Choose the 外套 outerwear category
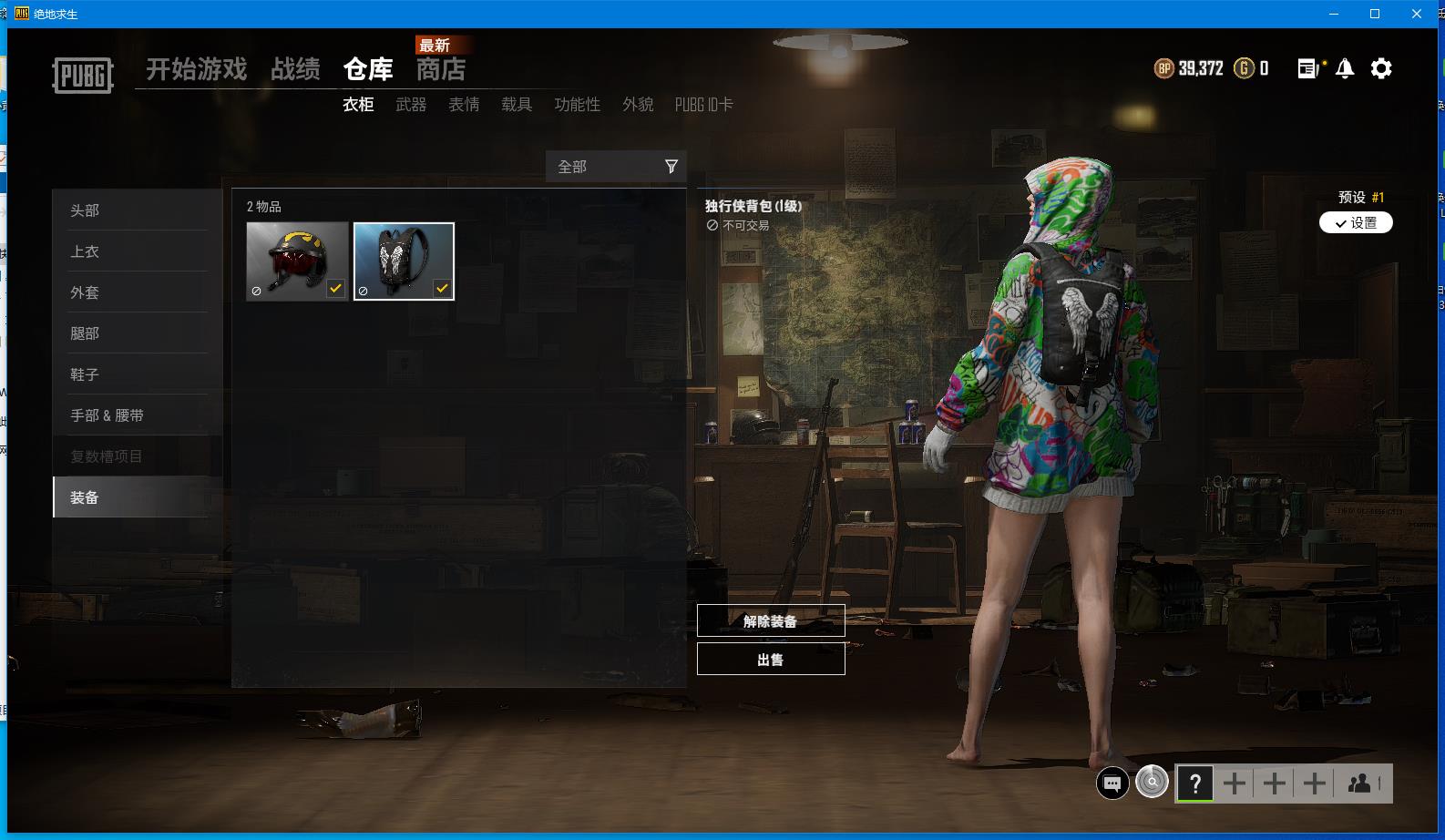 point(85,292)
